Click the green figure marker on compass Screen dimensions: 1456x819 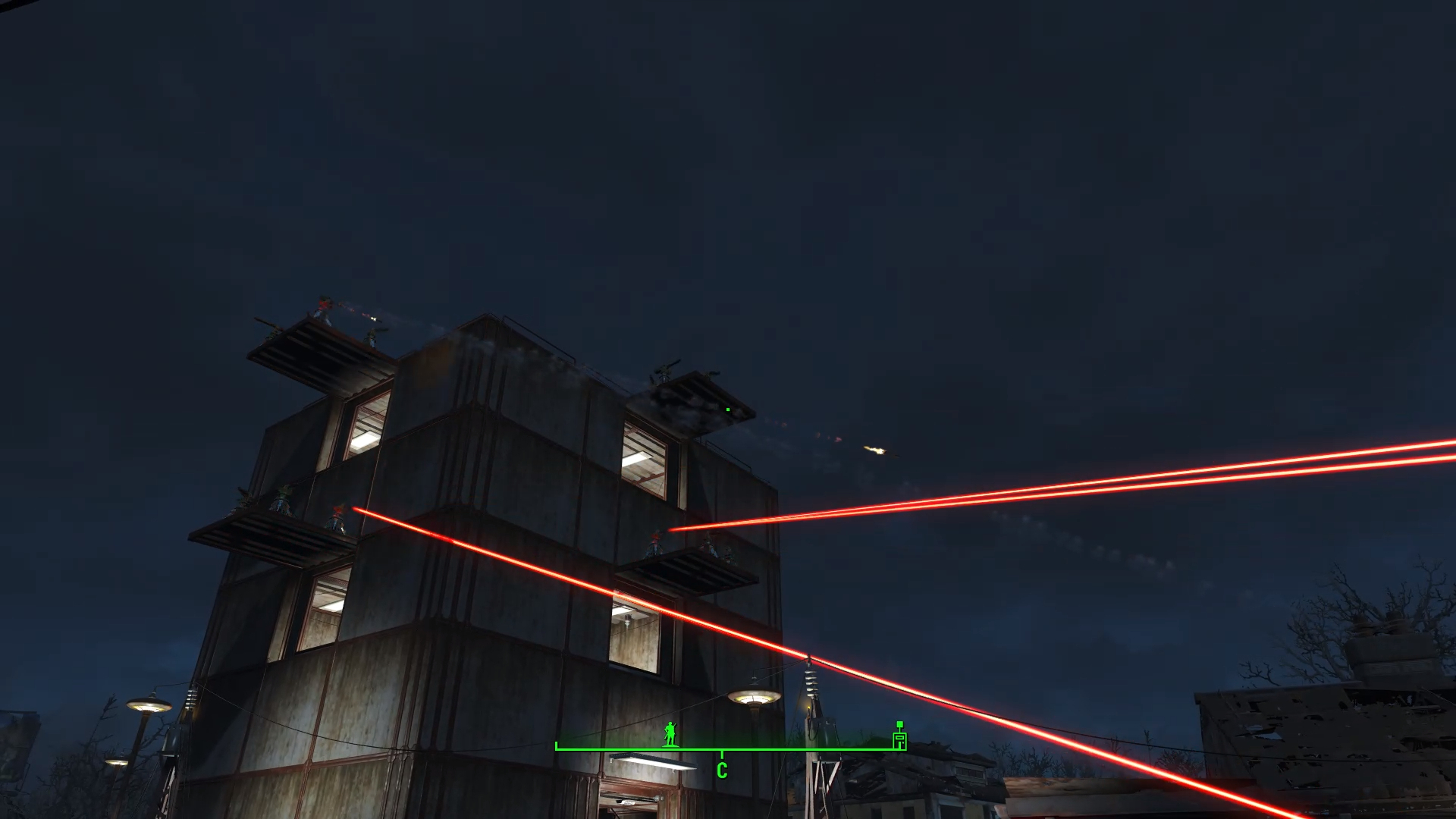(670, 734)
